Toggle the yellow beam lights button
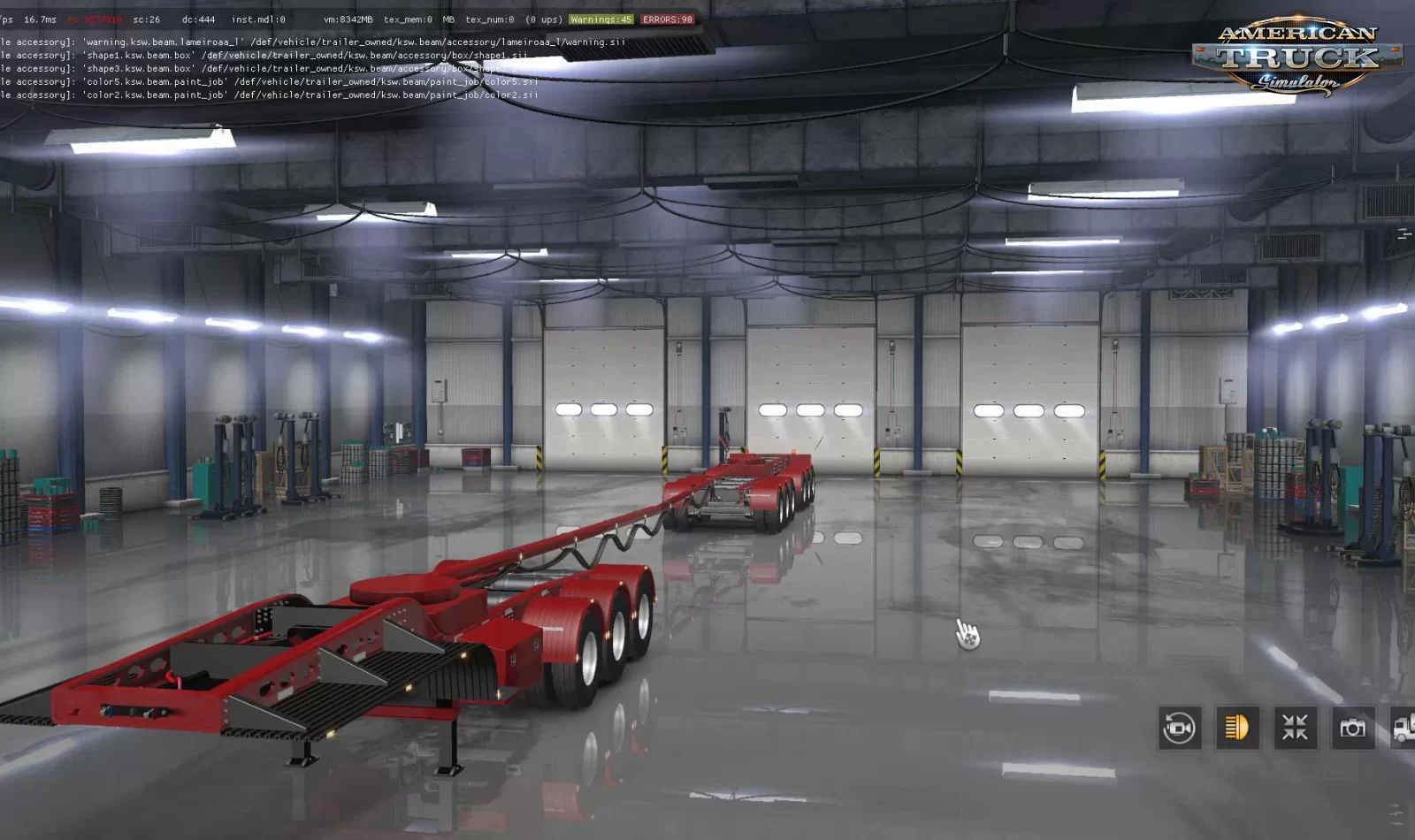 pyautogui.click(x=1236, y=729)
